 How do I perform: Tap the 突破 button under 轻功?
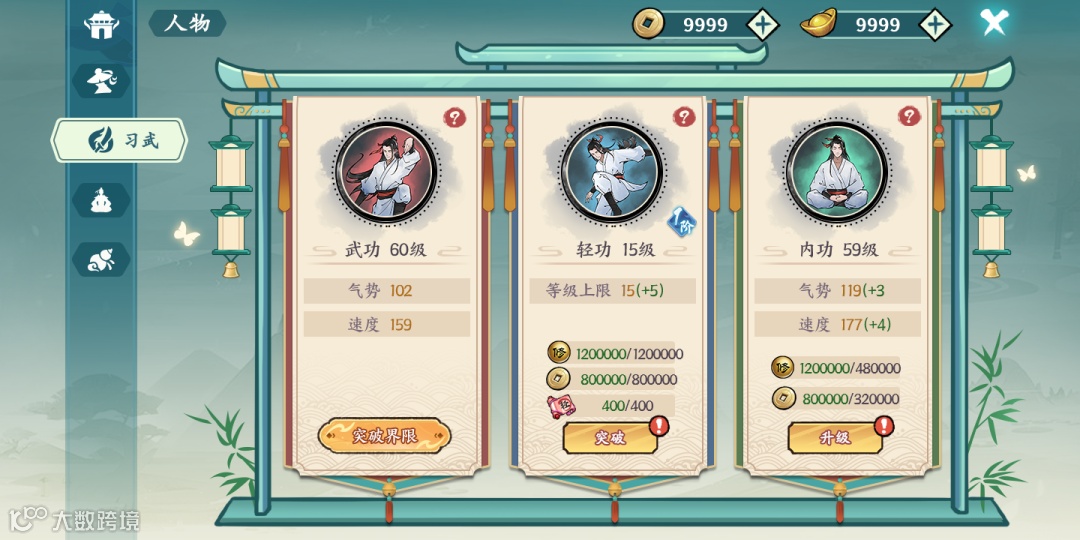click(x=609, y=437)
